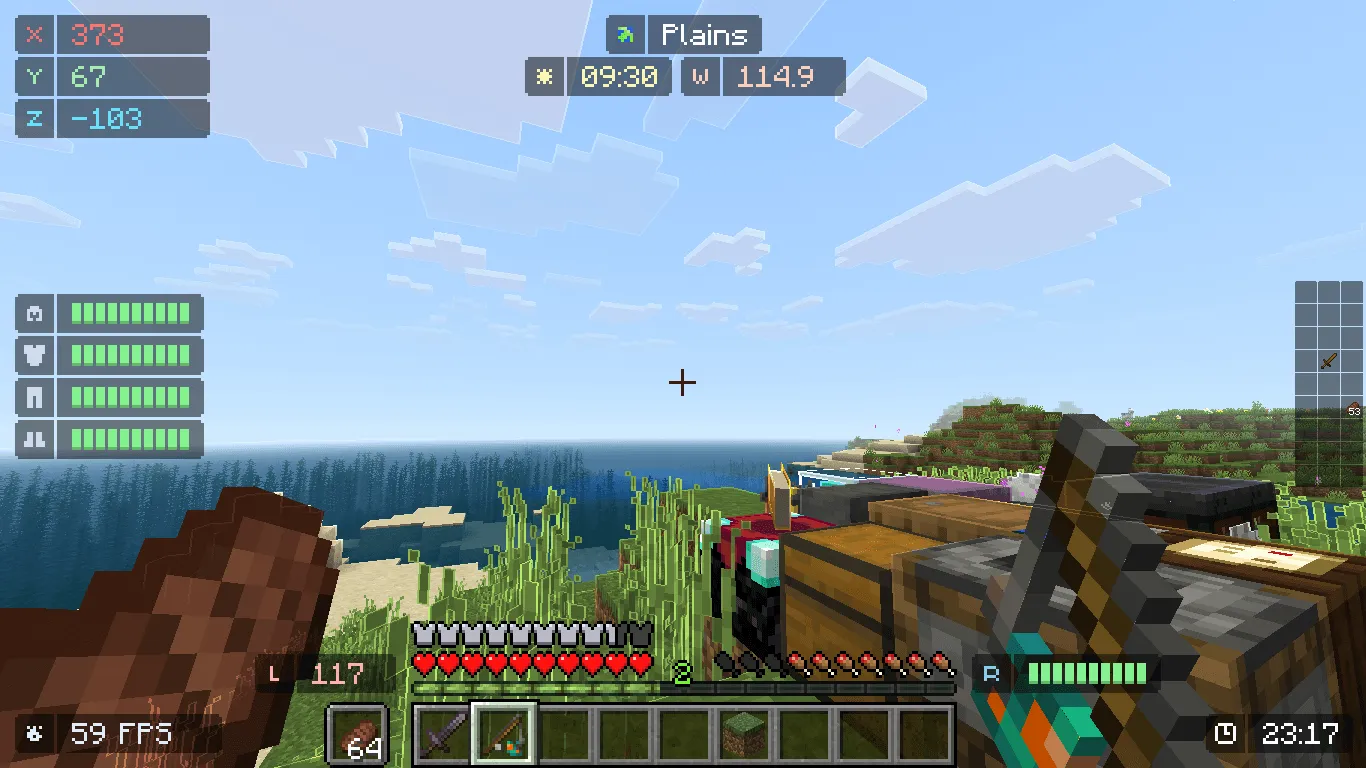Click the Plains biome indicator icon
This screenshot has height=768, width=1366.
pyautogui.click(x=628, y=35)
